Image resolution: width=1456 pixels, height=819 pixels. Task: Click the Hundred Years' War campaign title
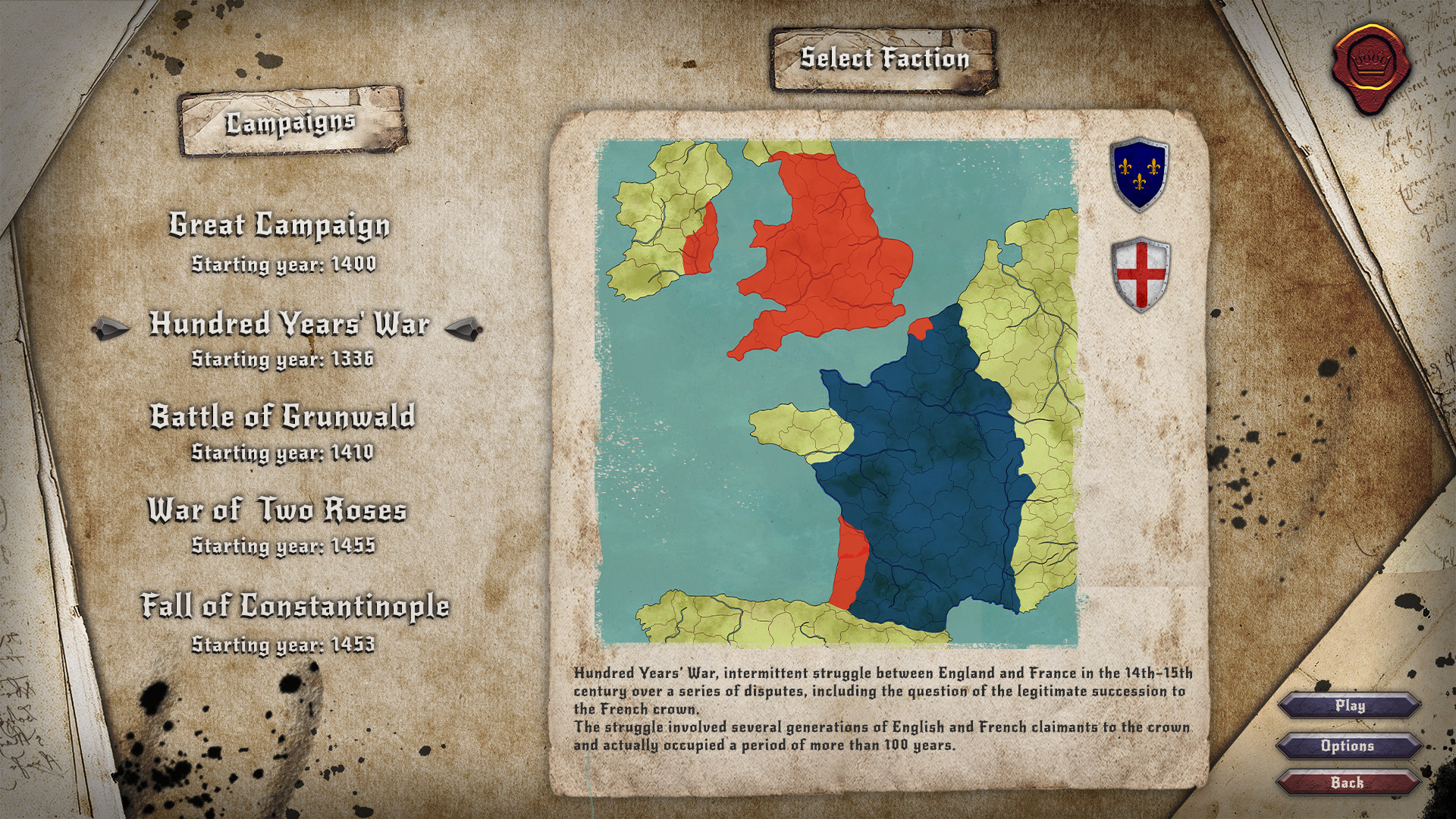click(x=290, y=325)
